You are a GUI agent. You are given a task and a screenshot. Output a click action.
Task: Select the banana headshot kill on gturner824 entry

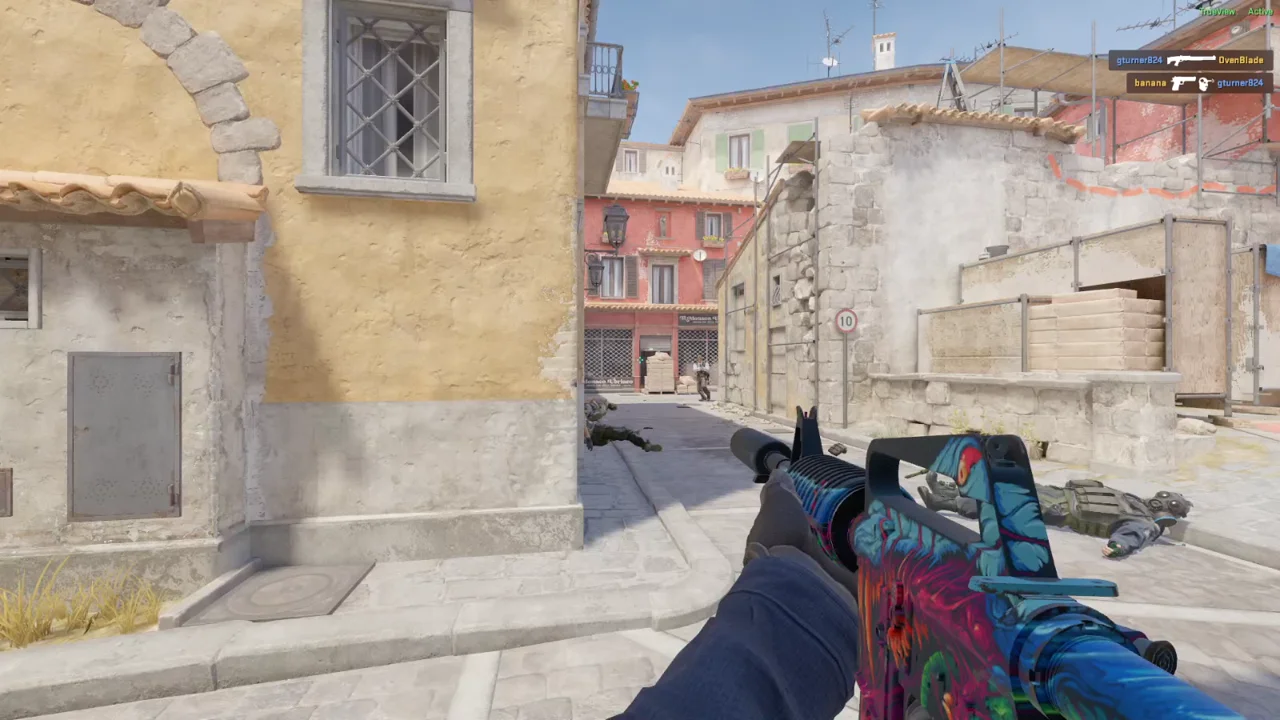[1199, 83]
